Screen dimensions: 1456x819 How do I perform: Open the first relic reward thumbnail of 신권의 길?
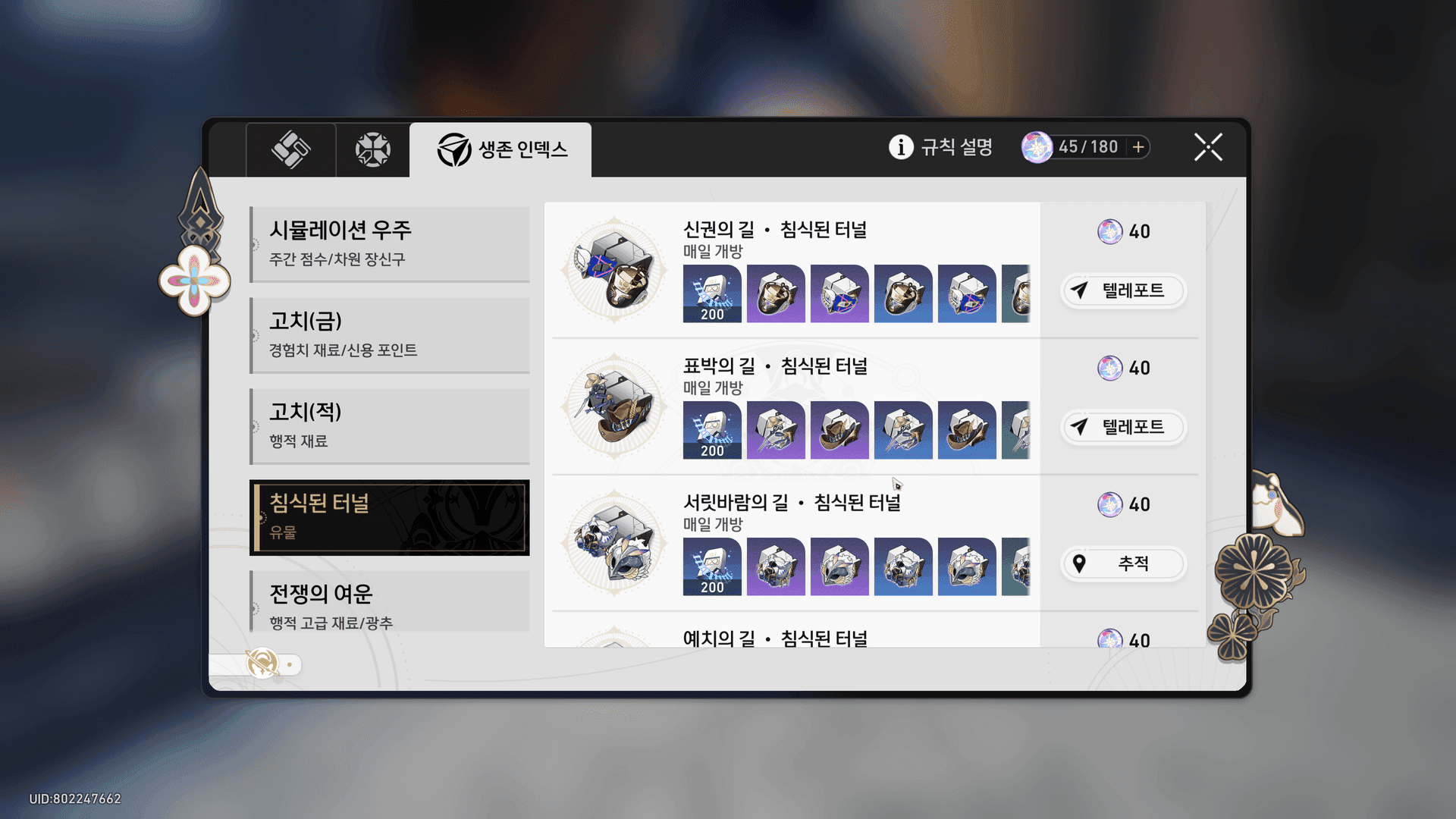coord(776,295)
